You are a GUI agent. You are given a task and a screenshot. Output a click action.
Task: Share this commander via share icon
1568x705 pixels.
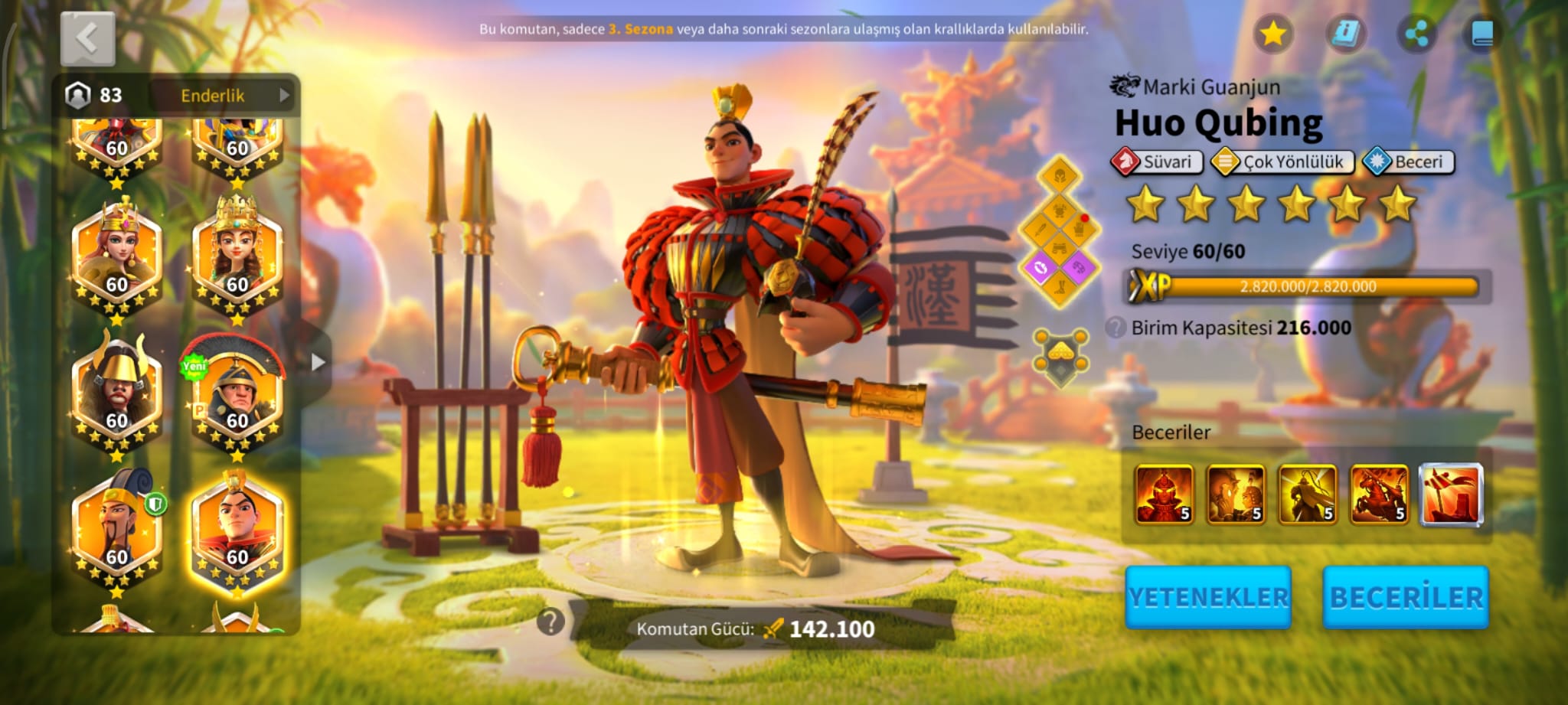point(1416,34)
